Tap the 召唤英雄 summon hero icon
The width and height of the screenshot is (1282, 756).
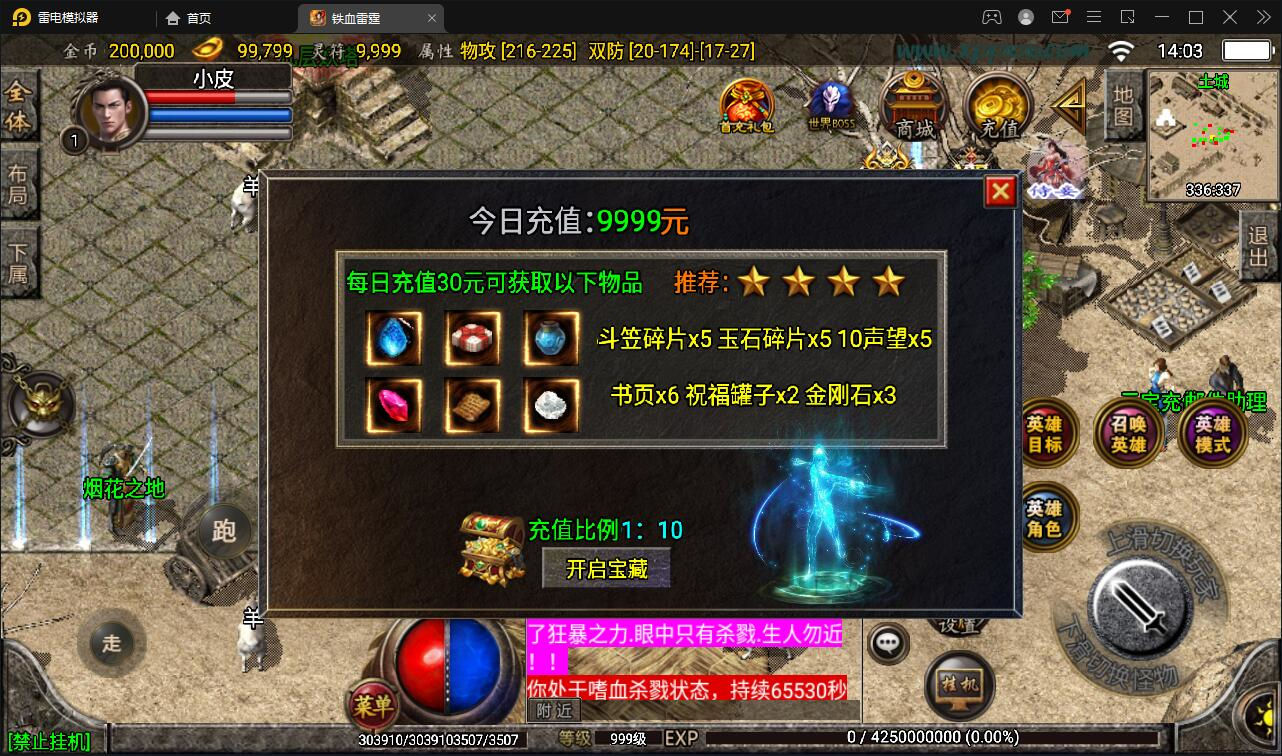(1128, 432)
